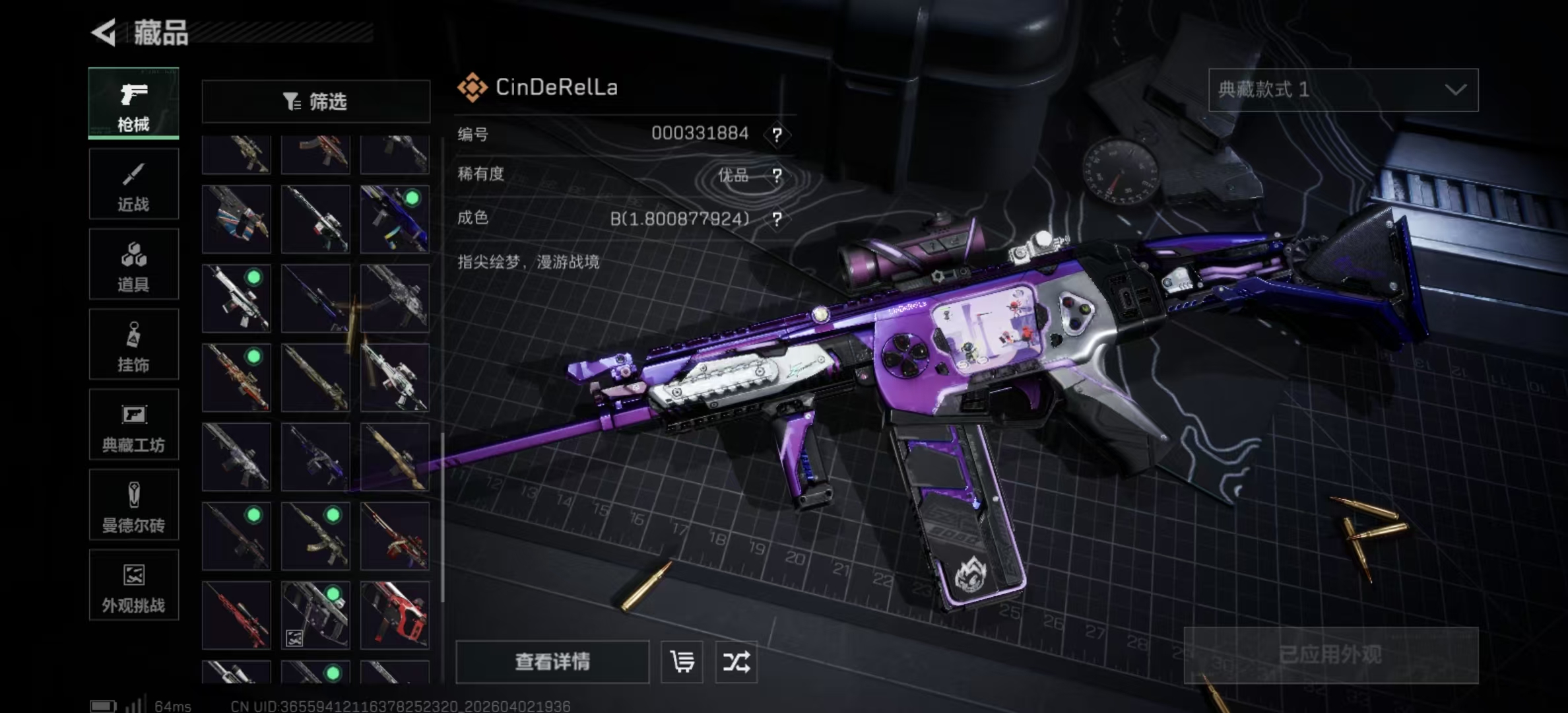The height and width of the screenshot is (713, 1568).
Task: Click the shuffle arrows icon button
Action: (x=736, y=662)
